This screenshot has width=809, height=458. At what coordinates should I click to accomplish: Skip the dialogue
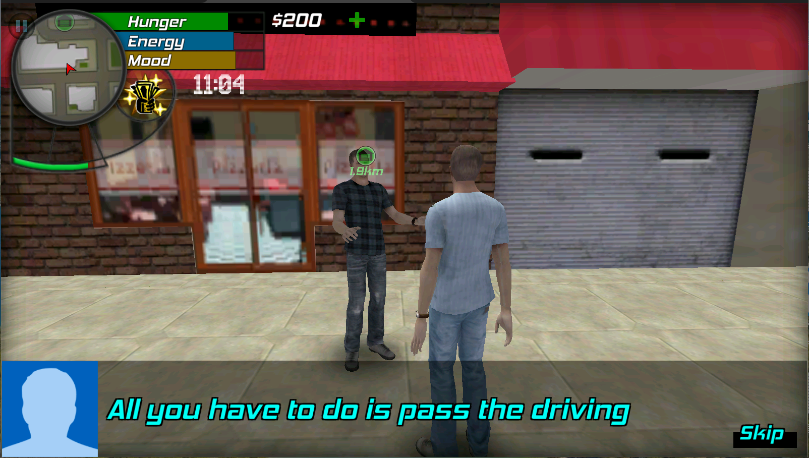pyautogui.click(x=761, y=434)
